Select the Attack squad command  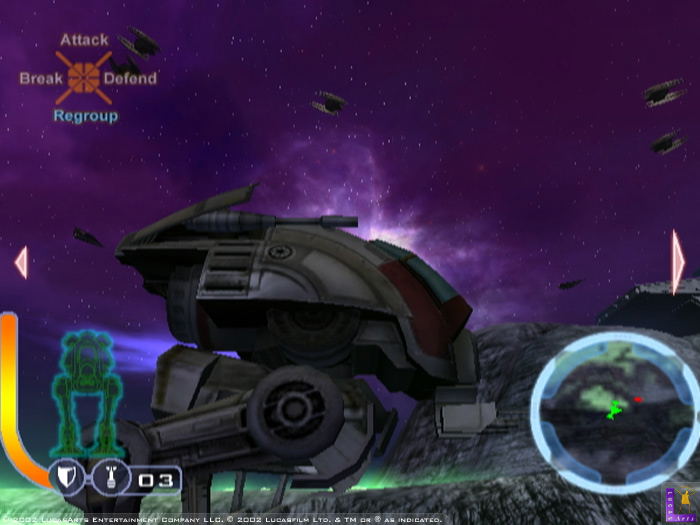(x=84, y=41)
